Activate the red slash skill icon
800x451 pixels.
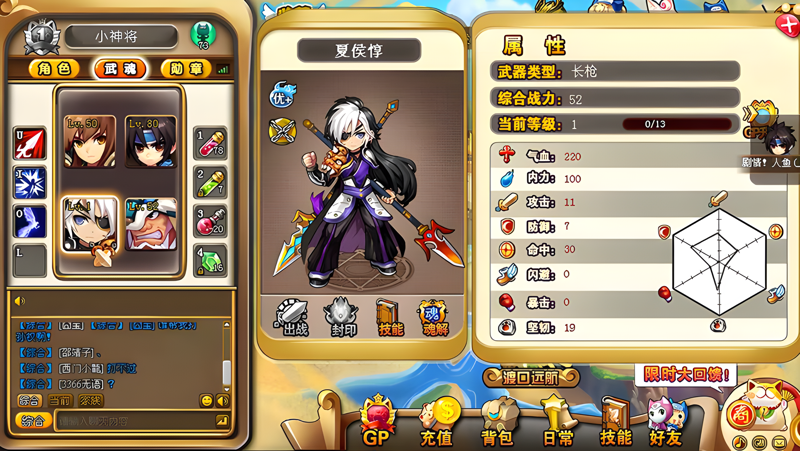(30, 144)
